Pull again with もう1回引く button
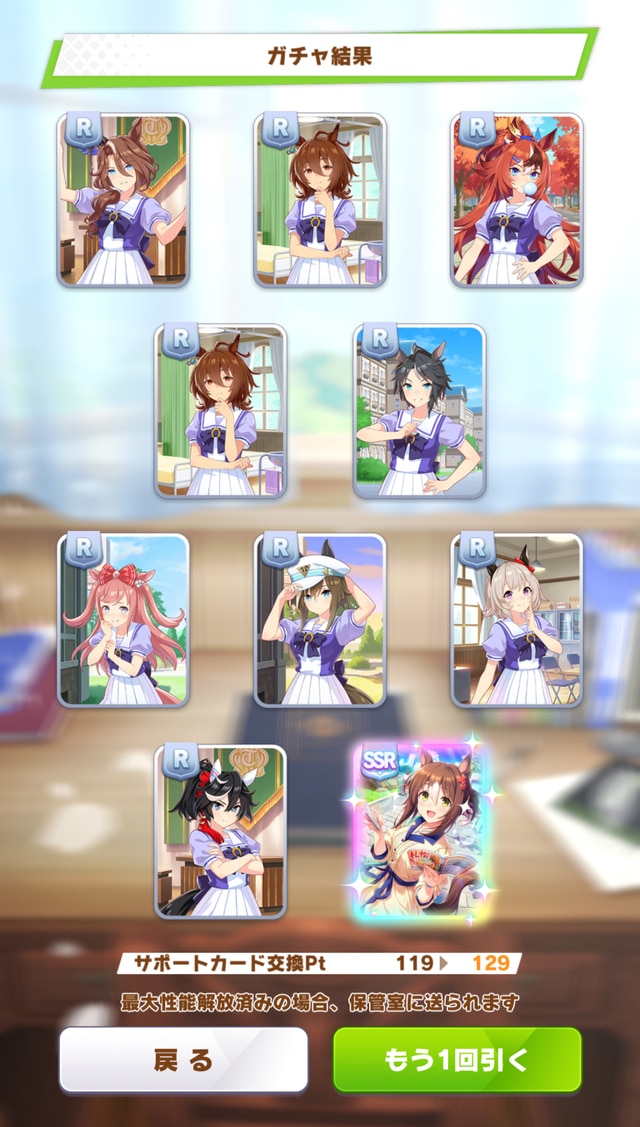 pyautogui.click(x=457, y=1060)
